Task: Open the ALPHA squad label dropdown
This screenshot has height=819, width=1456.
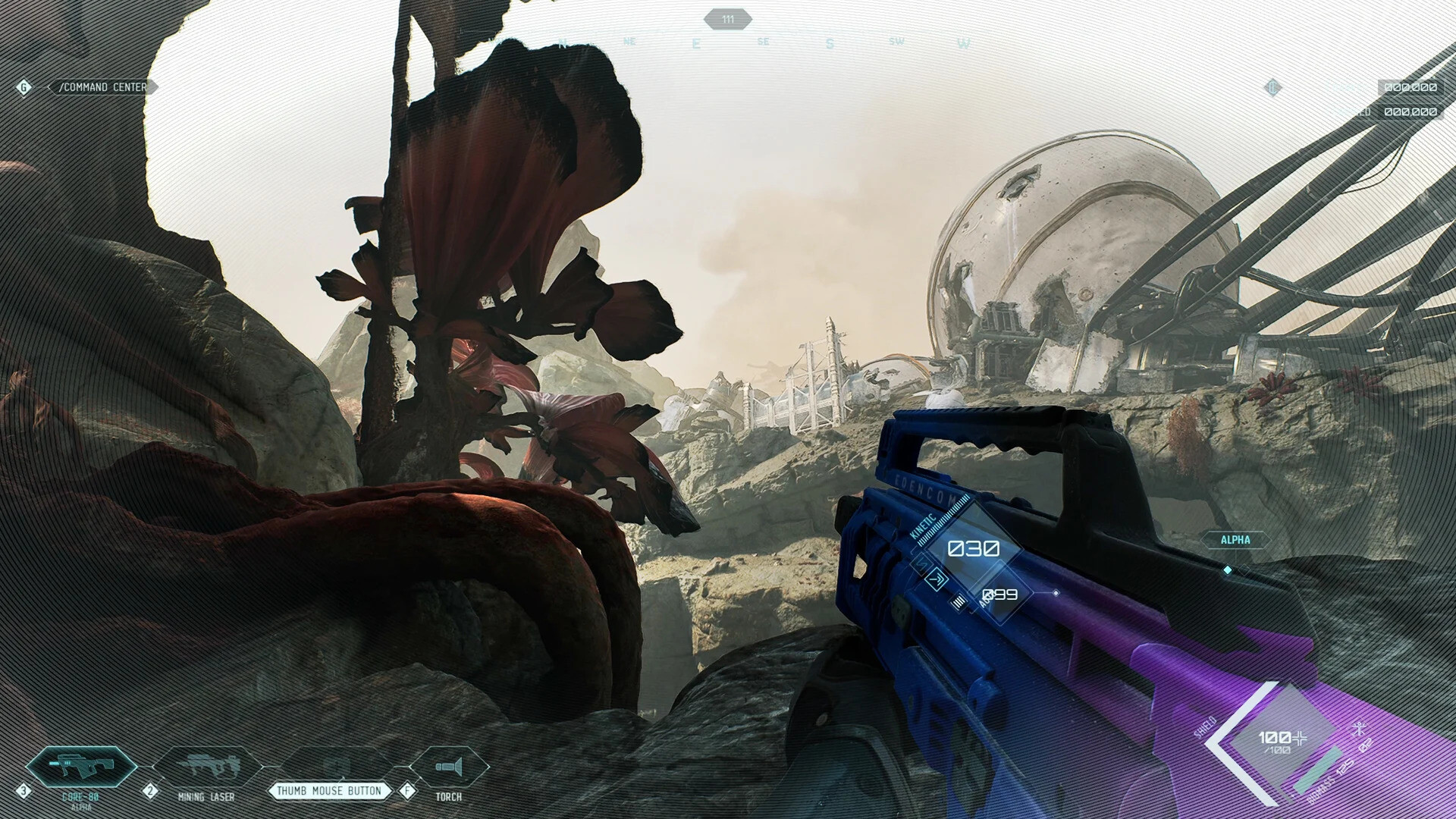Action: pyautogui.click(x=1235, y=539)
